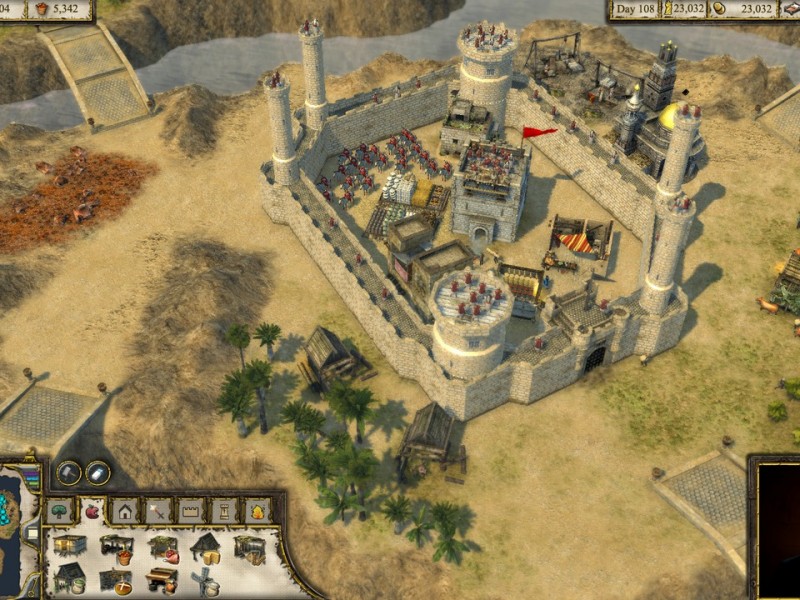Open the flame icon tab
Screen dimensions: 800x600
coord(257,511)
